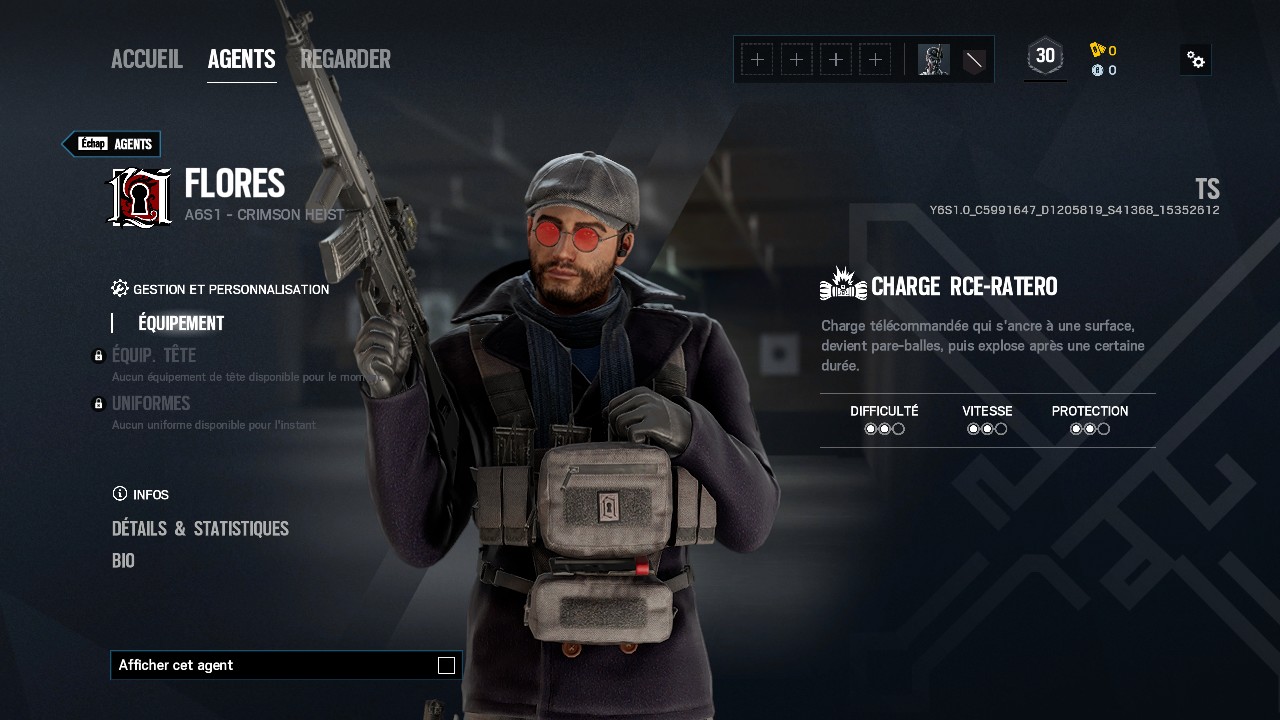Click the Charge RCE-Ratero gadget icon

click(842, 285)
